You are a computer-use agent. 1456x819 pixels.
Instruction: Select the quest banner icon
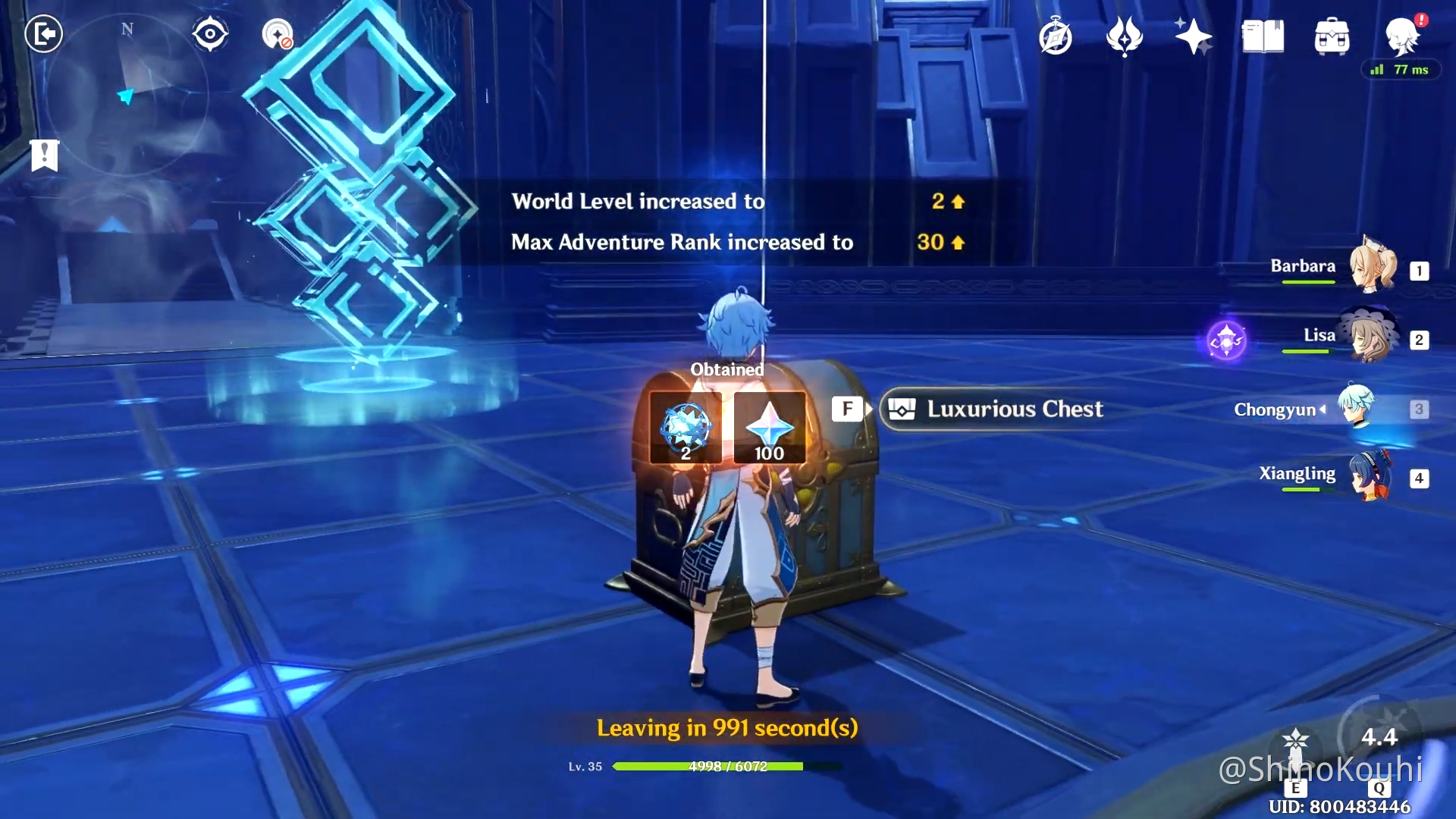[44, 155]
